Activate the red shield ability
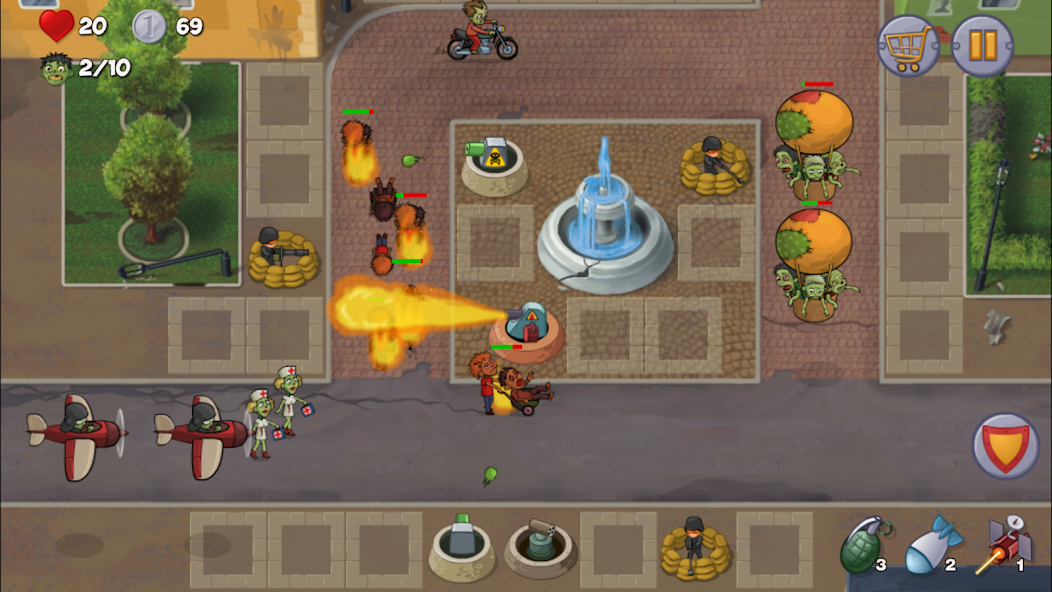This screenshot has height=592, width=1052. 1005,445
